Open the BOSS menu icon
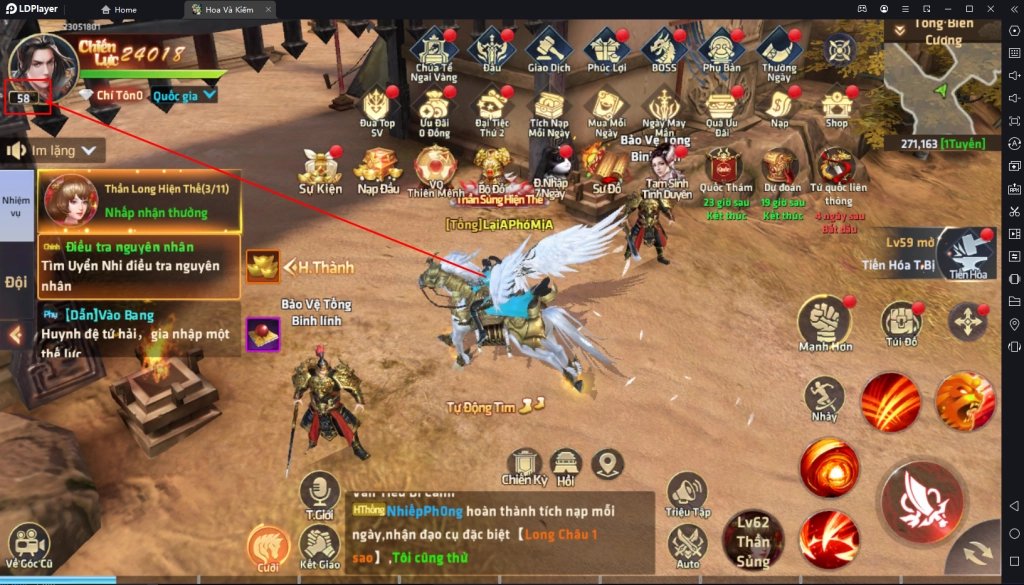 pyautogui.click(x=663, y=49)
